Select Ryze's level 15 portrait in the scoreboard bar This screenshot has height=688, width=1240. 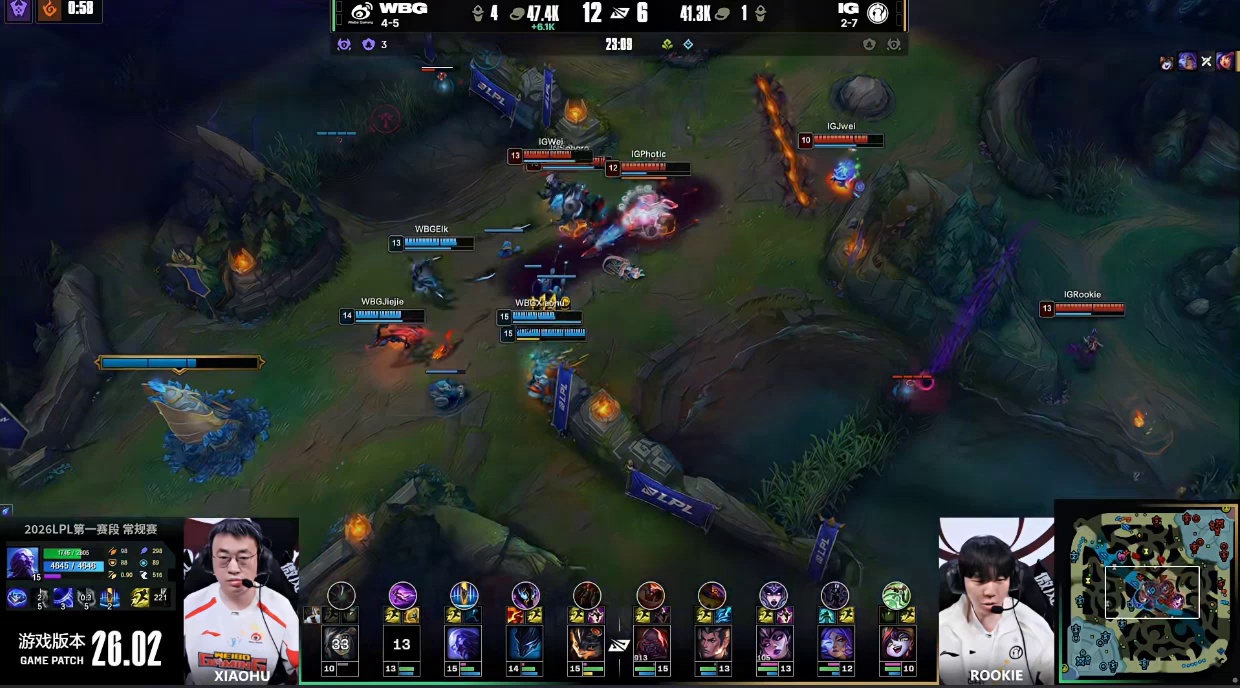click(x=463, y=643)
